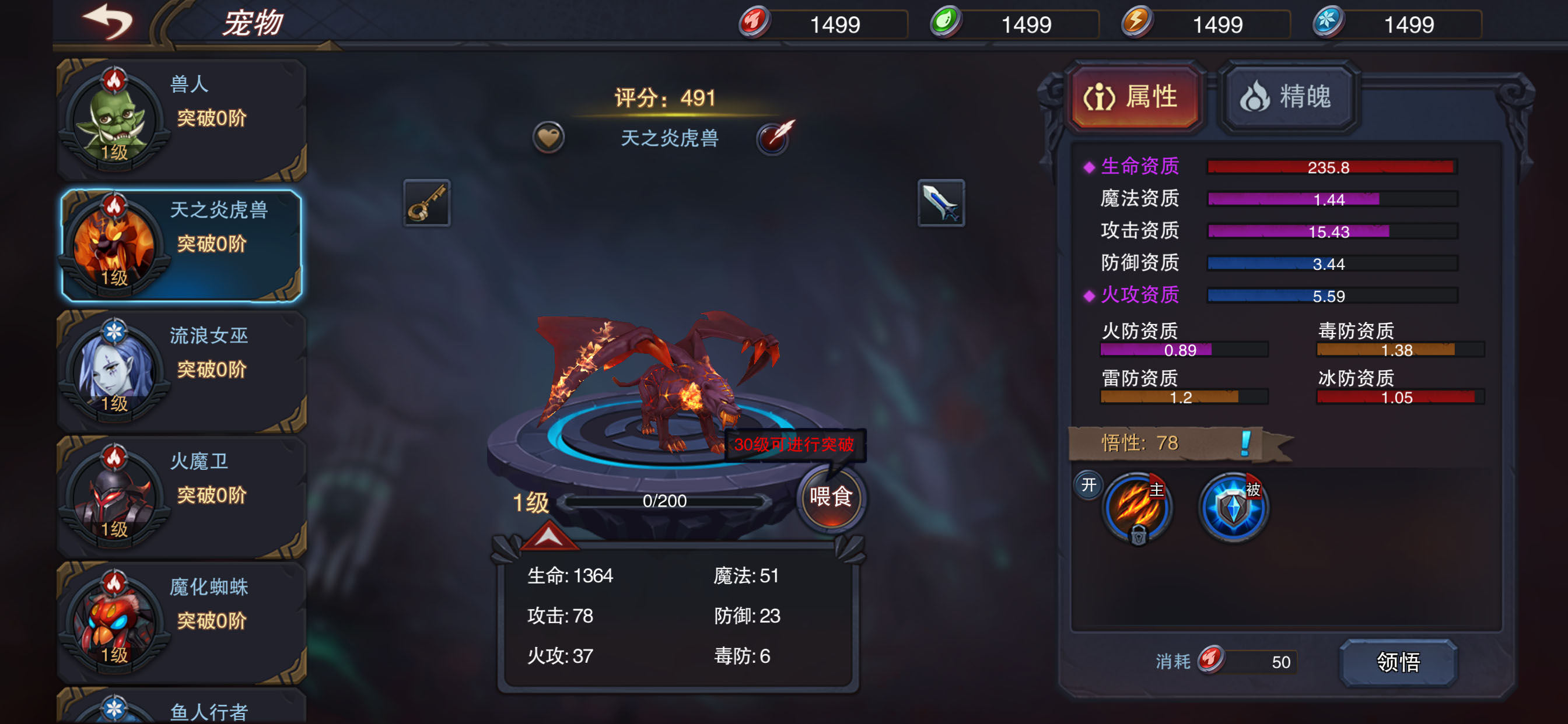Click the 领悟 button
The height and width of the screenshot is (724, 1568).
coord(1398,662)
